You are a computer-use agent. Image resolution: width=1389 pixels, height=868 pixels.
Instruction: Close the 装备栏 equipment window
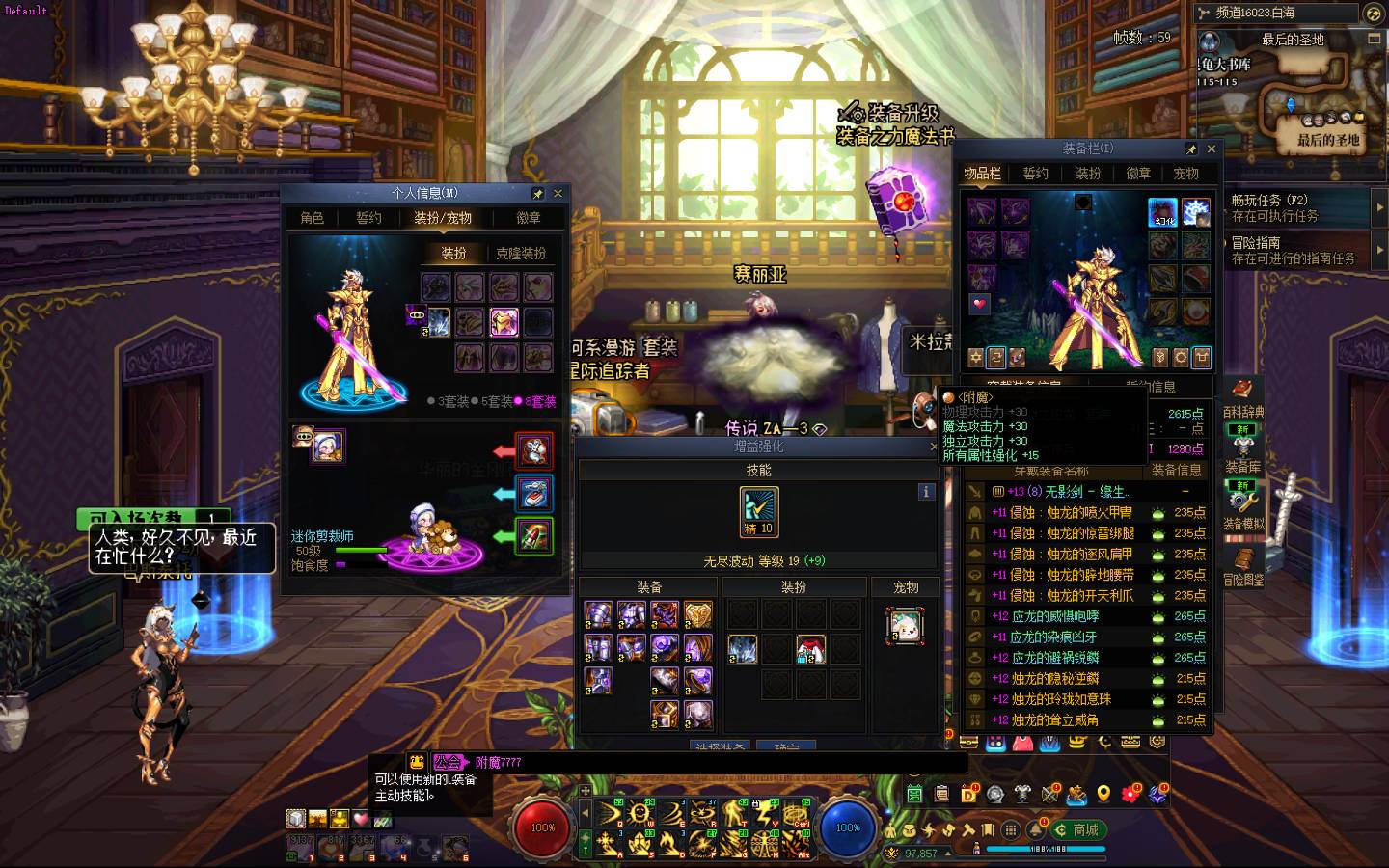click(x=1212, y=149)
